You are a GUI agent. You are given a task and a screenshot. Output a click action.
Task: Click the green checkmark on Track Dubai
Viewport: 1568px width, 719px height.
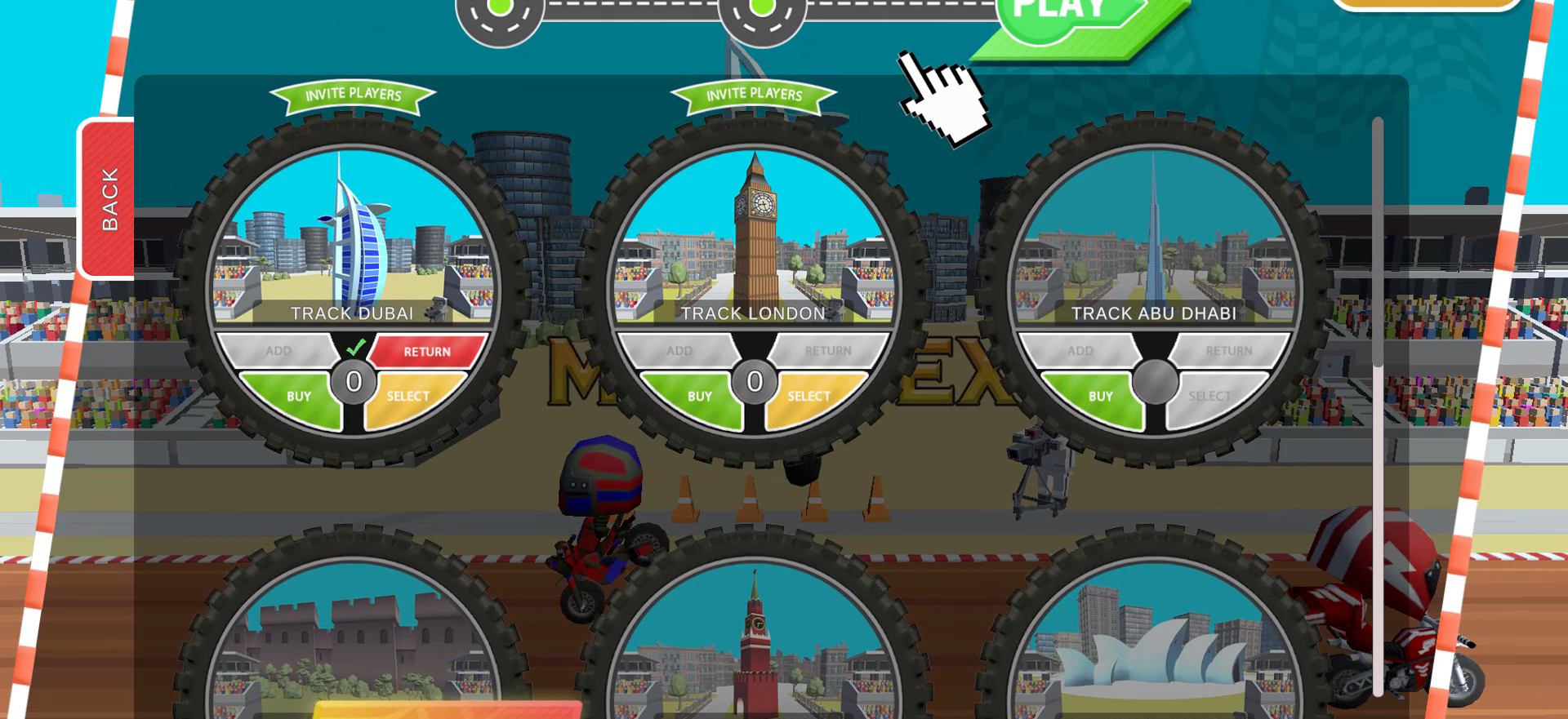(354, 348)
